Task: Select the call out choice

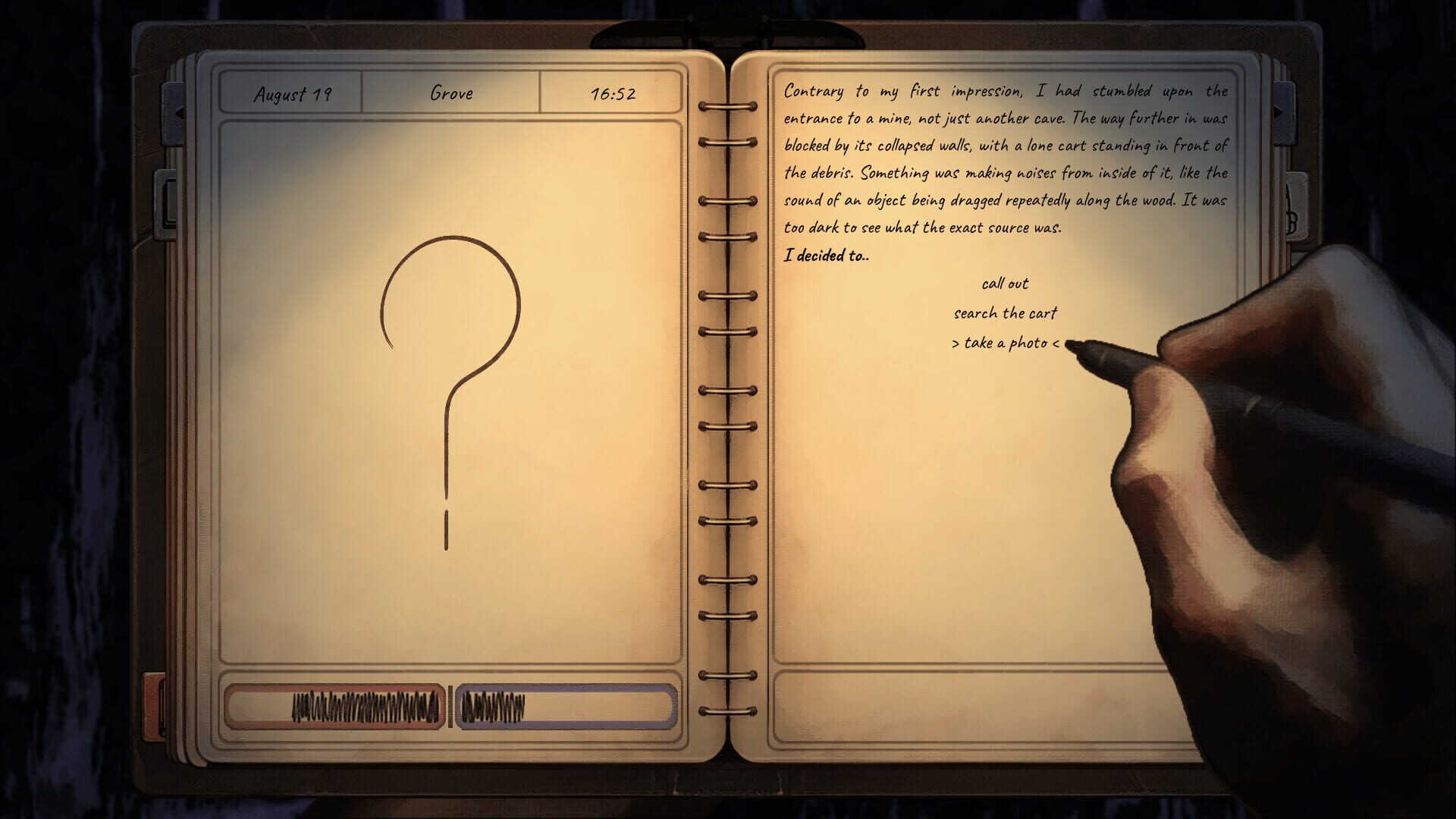Action: pos(1005,284)
